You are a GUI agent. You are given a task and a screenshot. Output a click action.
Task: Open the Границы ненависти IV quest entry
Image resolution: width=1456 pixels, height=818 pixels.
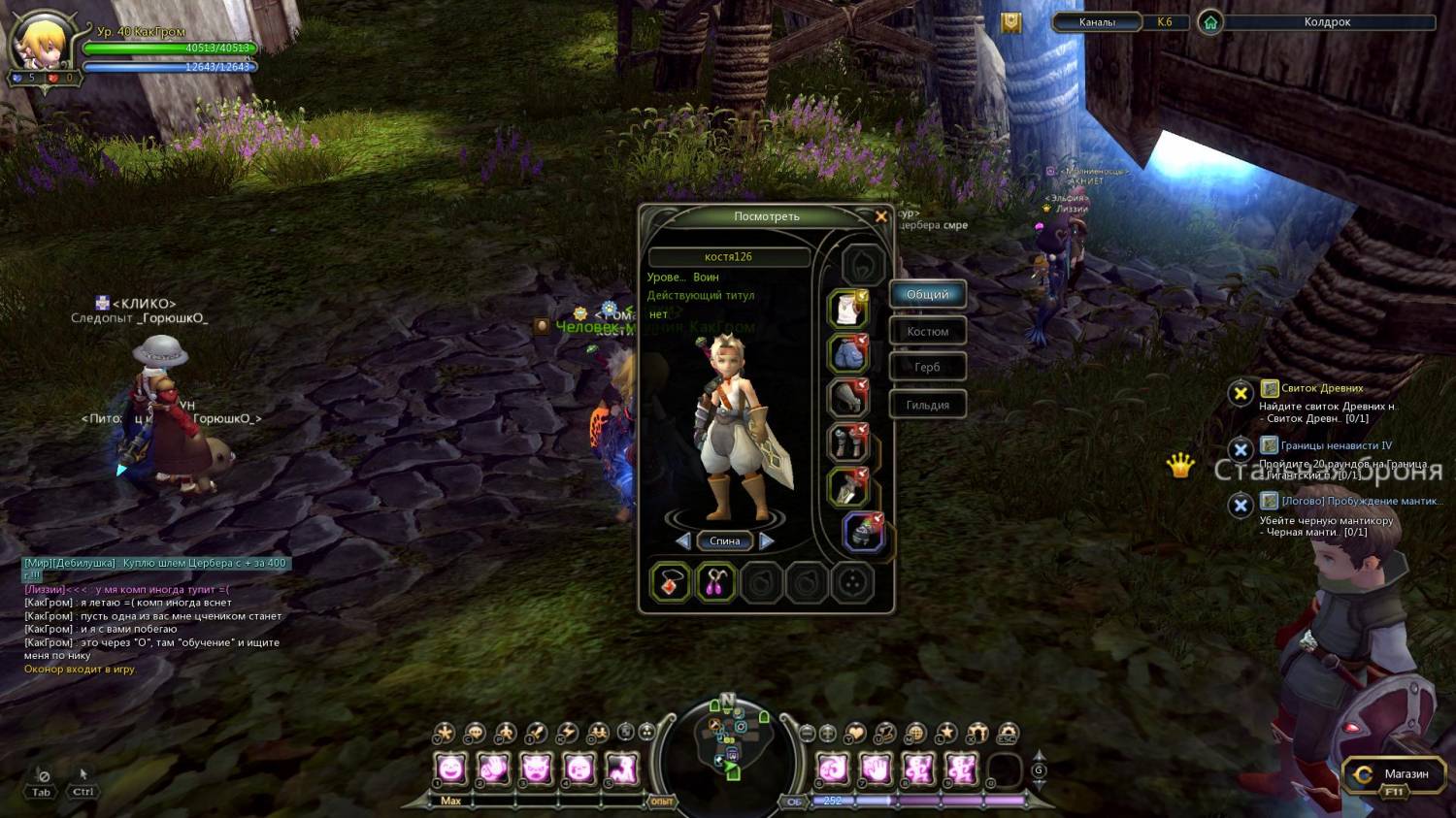pos(1336,445)
